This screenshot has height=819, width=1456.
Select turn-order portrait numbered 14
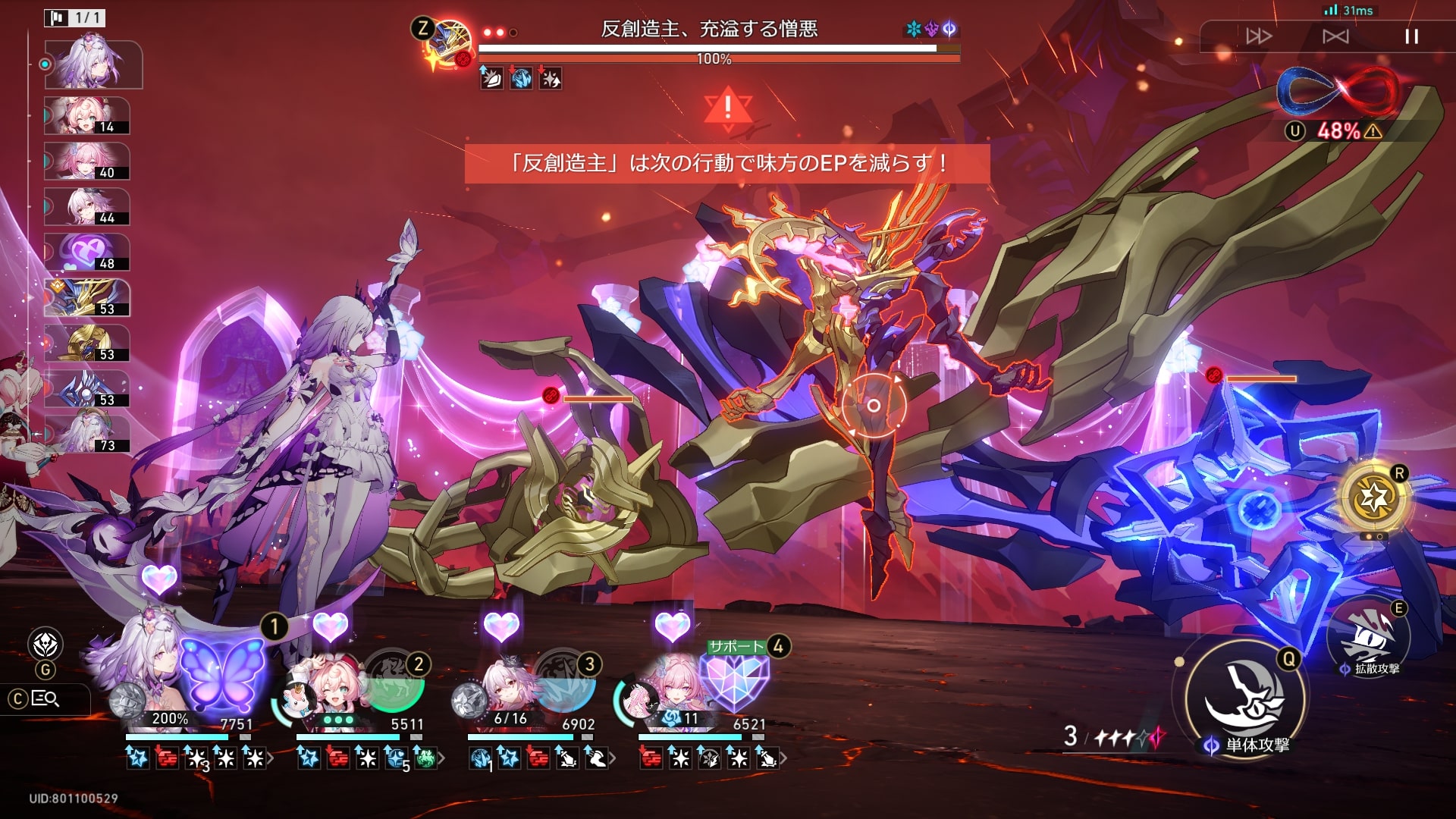(x=86, y=116)
